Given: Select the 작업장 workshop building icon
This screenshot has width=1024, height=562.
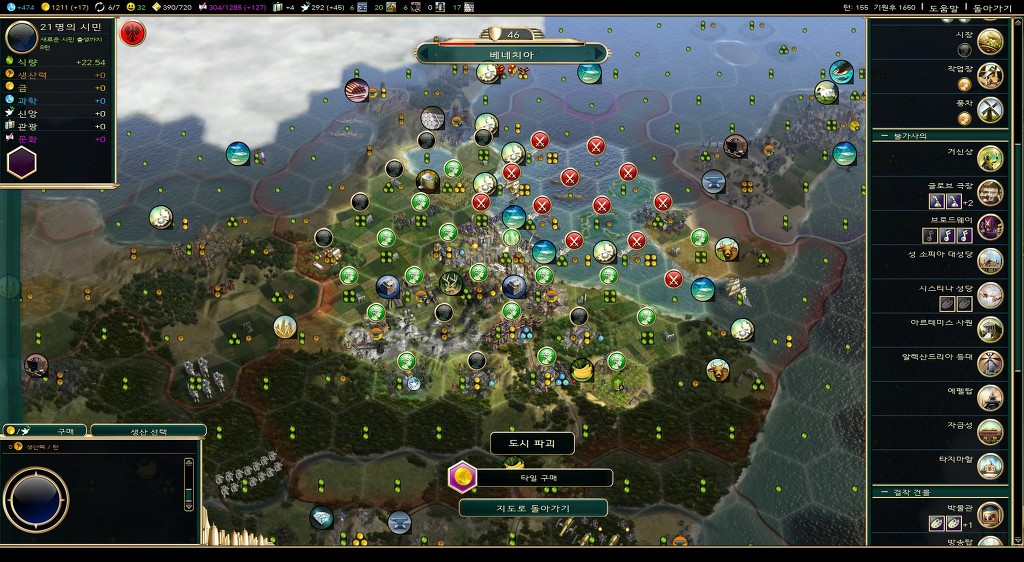Looking at the screenshot, I should tap(990, 75).
